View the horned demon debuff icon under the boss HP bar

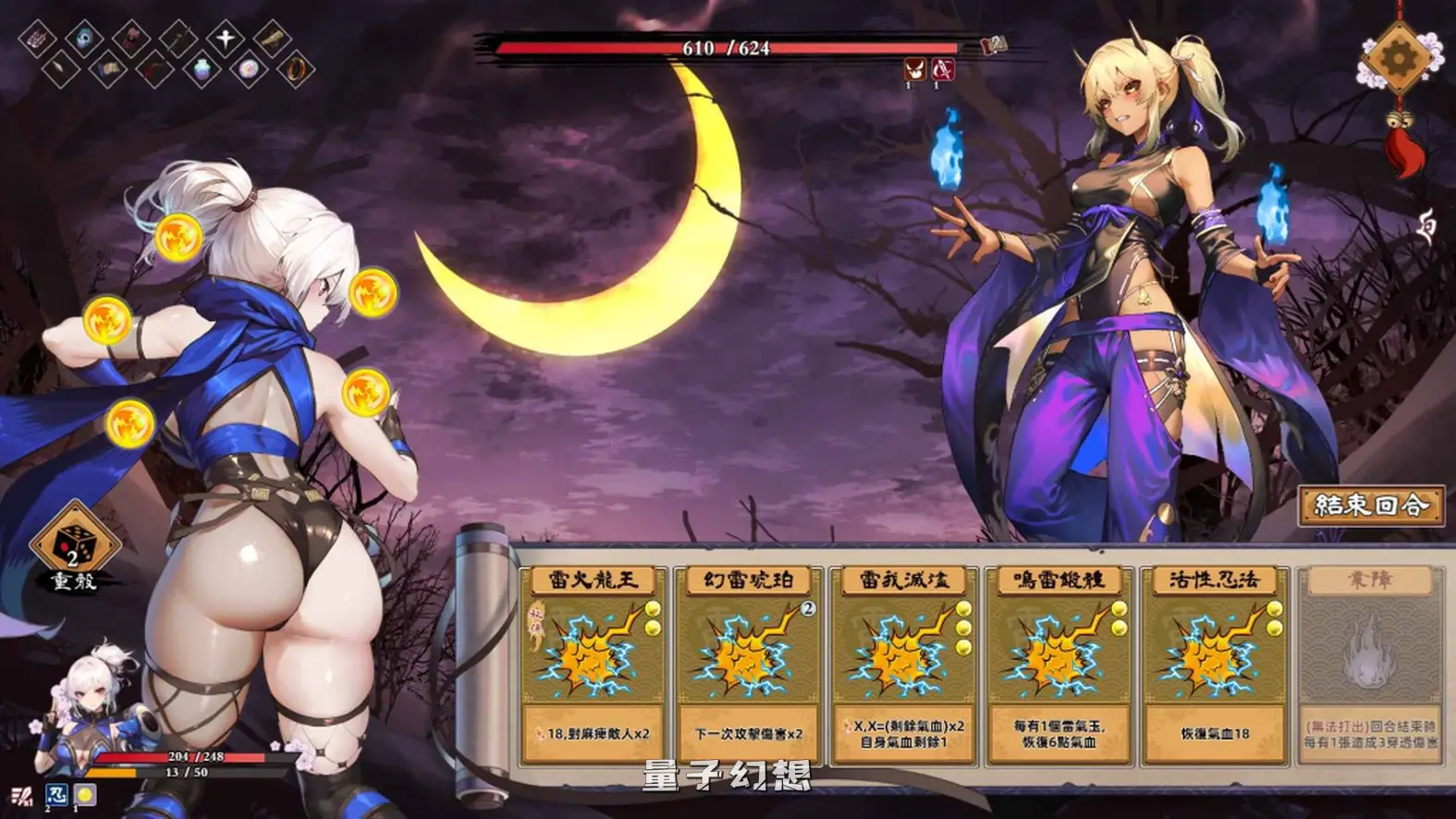(x=915, y=70)
